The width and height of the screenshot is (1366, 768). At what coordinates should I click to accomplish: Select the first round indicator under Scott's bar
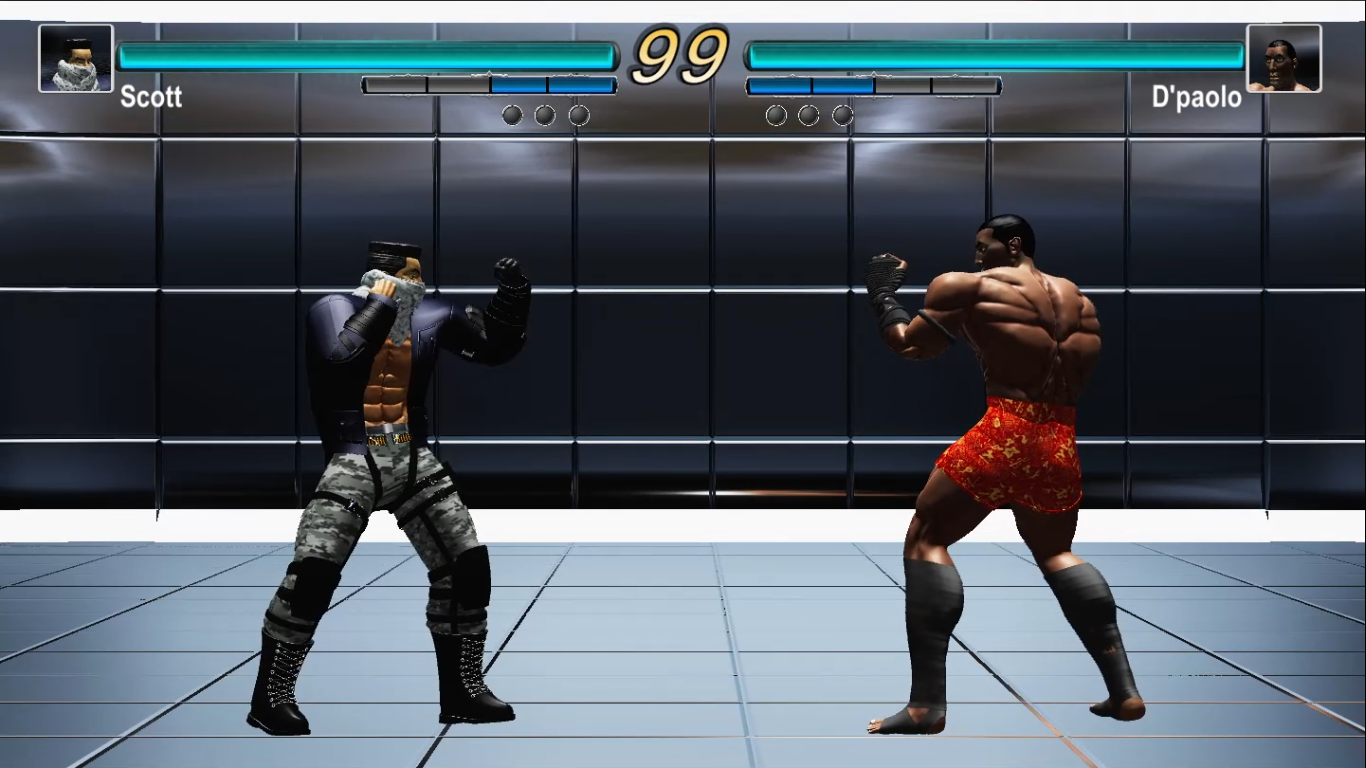pyautogui.click(x=512, y=114)
